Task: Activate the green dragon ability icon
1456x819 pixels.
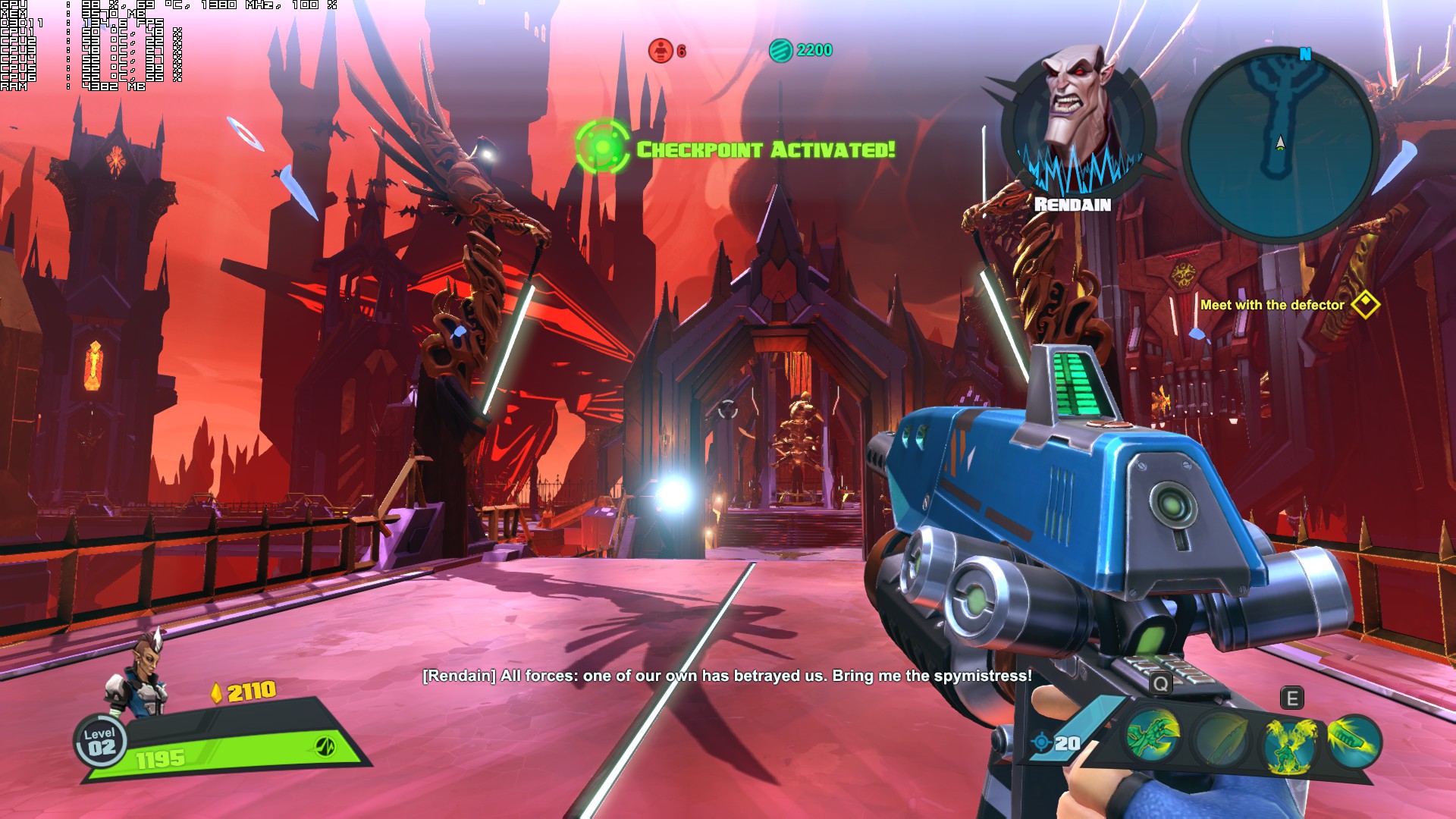Action: [1153, 737]
